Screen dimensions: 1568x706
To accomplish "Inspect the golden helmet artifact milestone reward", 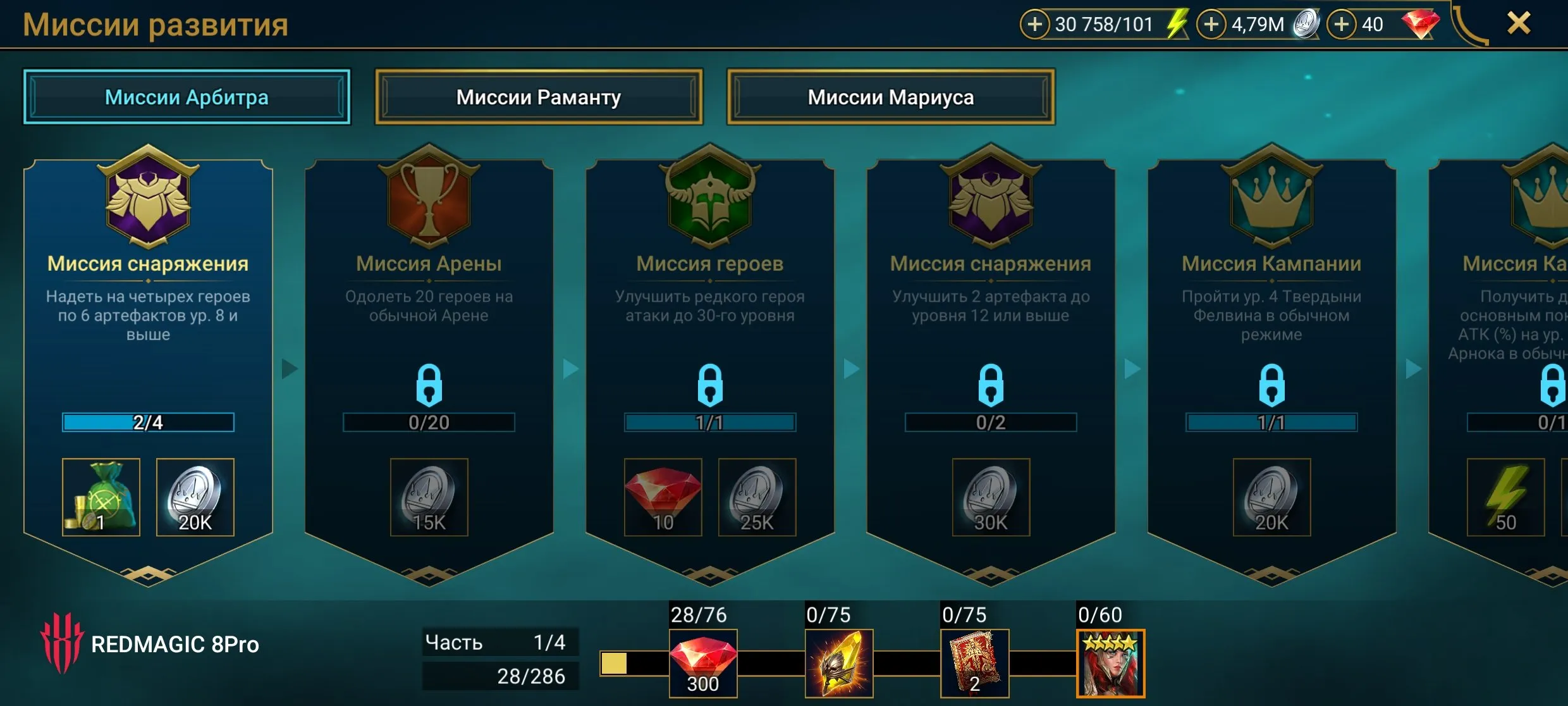I will pos(839,663).
